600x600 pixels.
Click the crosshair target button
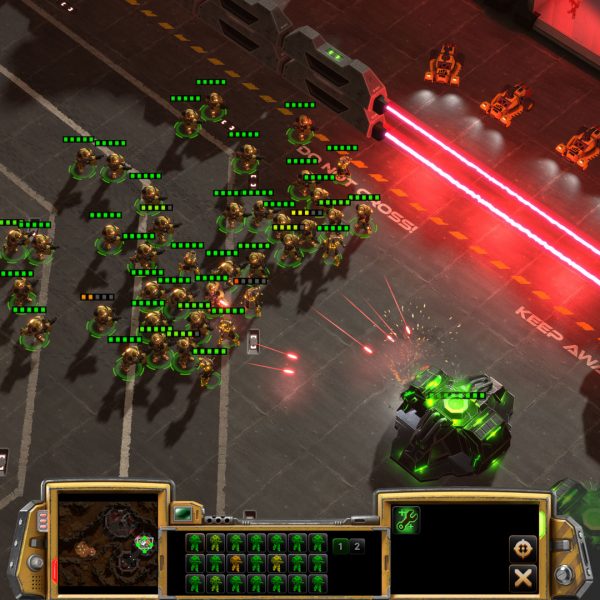521,548
